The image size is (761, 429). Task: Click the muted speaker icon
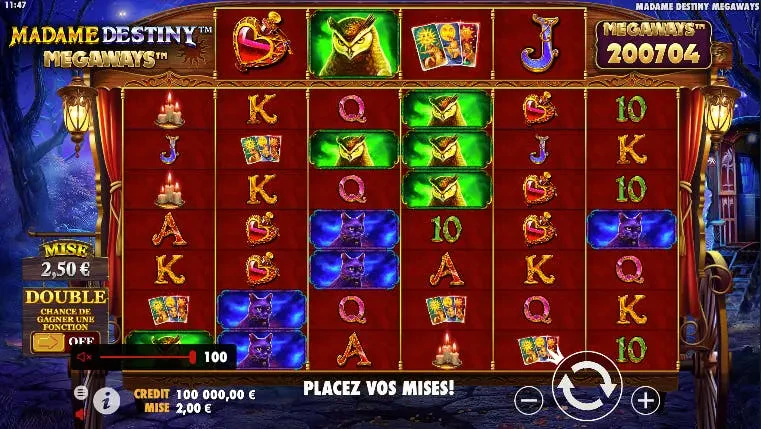[84, 357]
